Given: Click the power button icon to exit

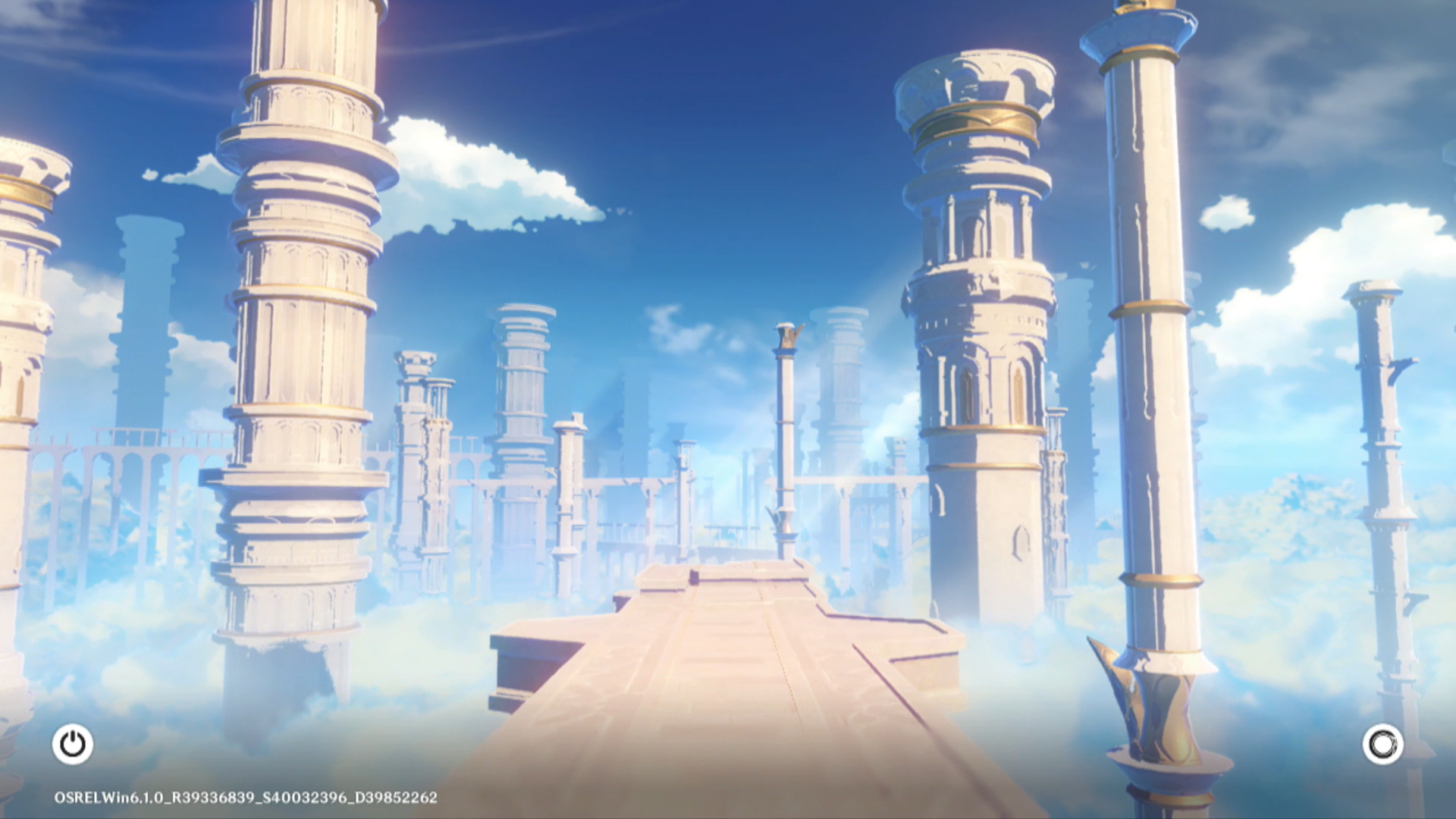Looking at the screenshot, I should 73,744.
